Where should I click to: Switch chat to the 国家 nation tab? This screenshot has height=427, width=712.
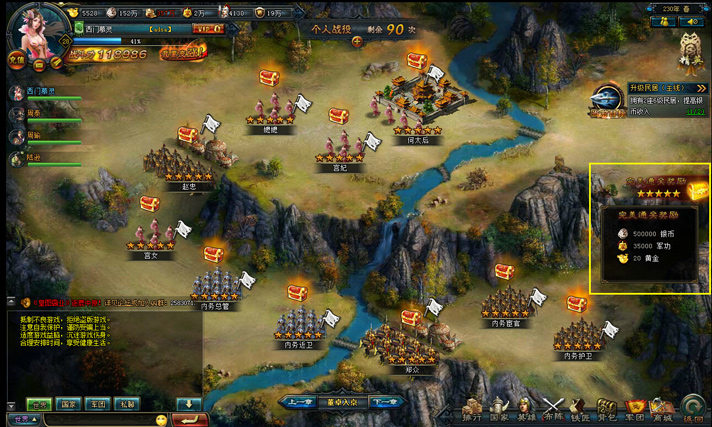tap(68, 405)
